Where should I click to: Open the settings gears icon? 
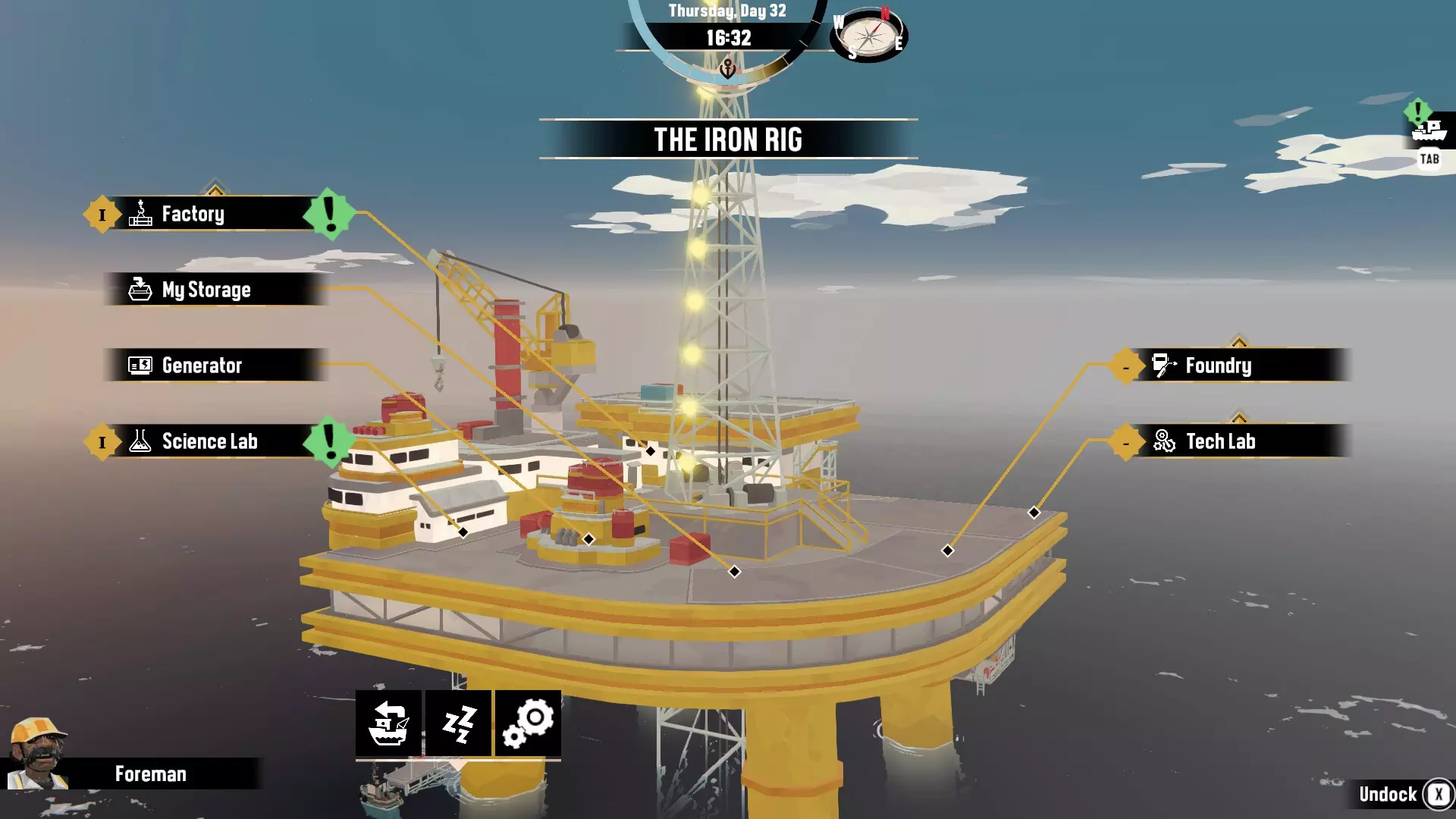coord(529,723)
